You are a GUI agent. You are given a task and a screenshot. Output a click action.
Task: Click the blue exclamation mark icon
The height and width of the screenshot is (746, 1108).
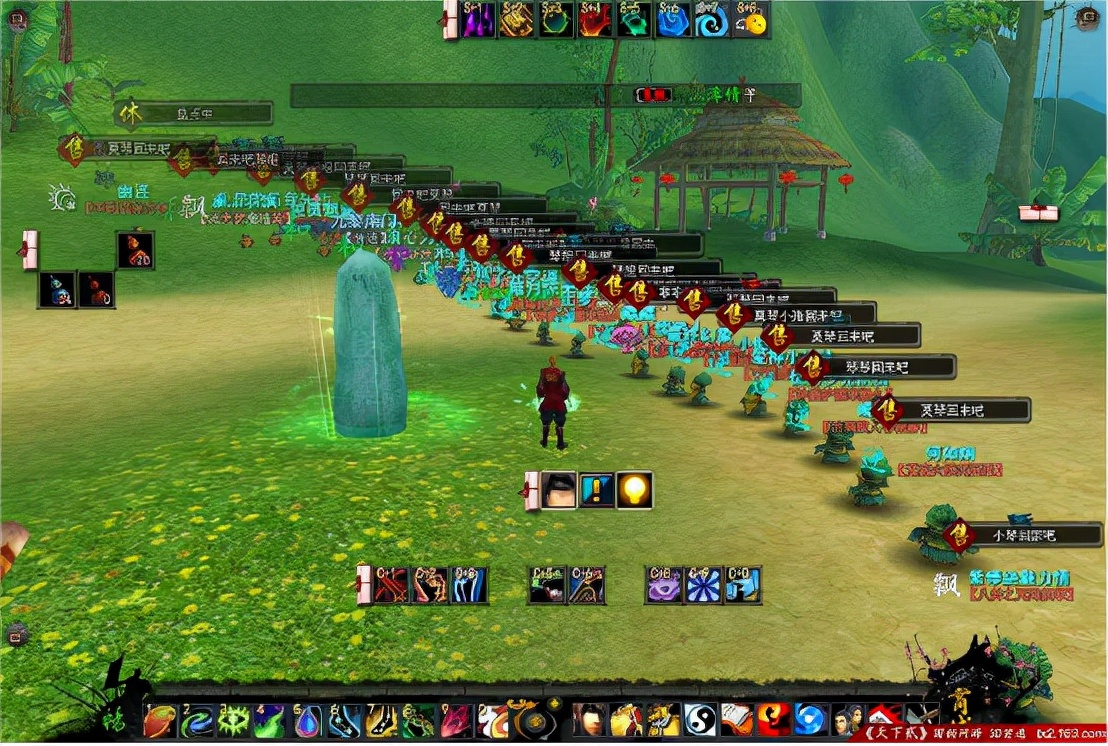(597, 490)
